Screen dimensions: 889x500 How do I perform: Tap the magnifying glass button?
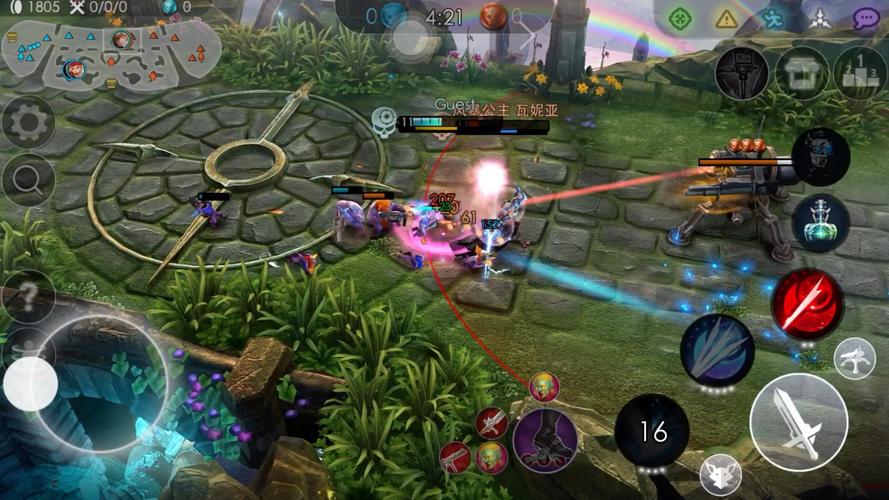pyautogui.click(x=28, y=181)
